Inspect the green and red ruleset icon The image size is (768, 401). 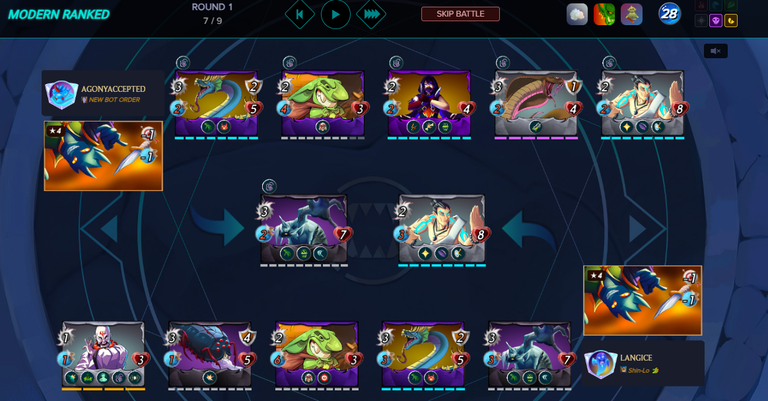tap(604, 14)
